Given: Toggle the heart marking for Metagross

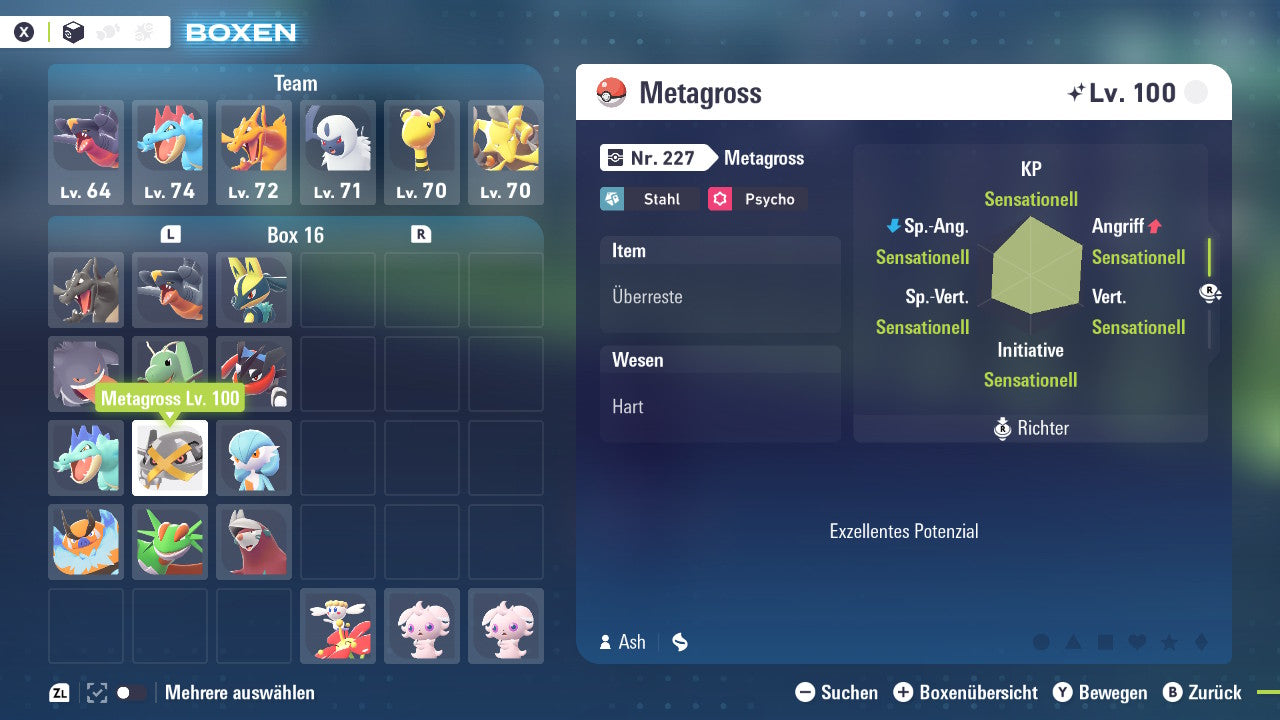Looking at the screenshot, I should (x=1136, y=642).
